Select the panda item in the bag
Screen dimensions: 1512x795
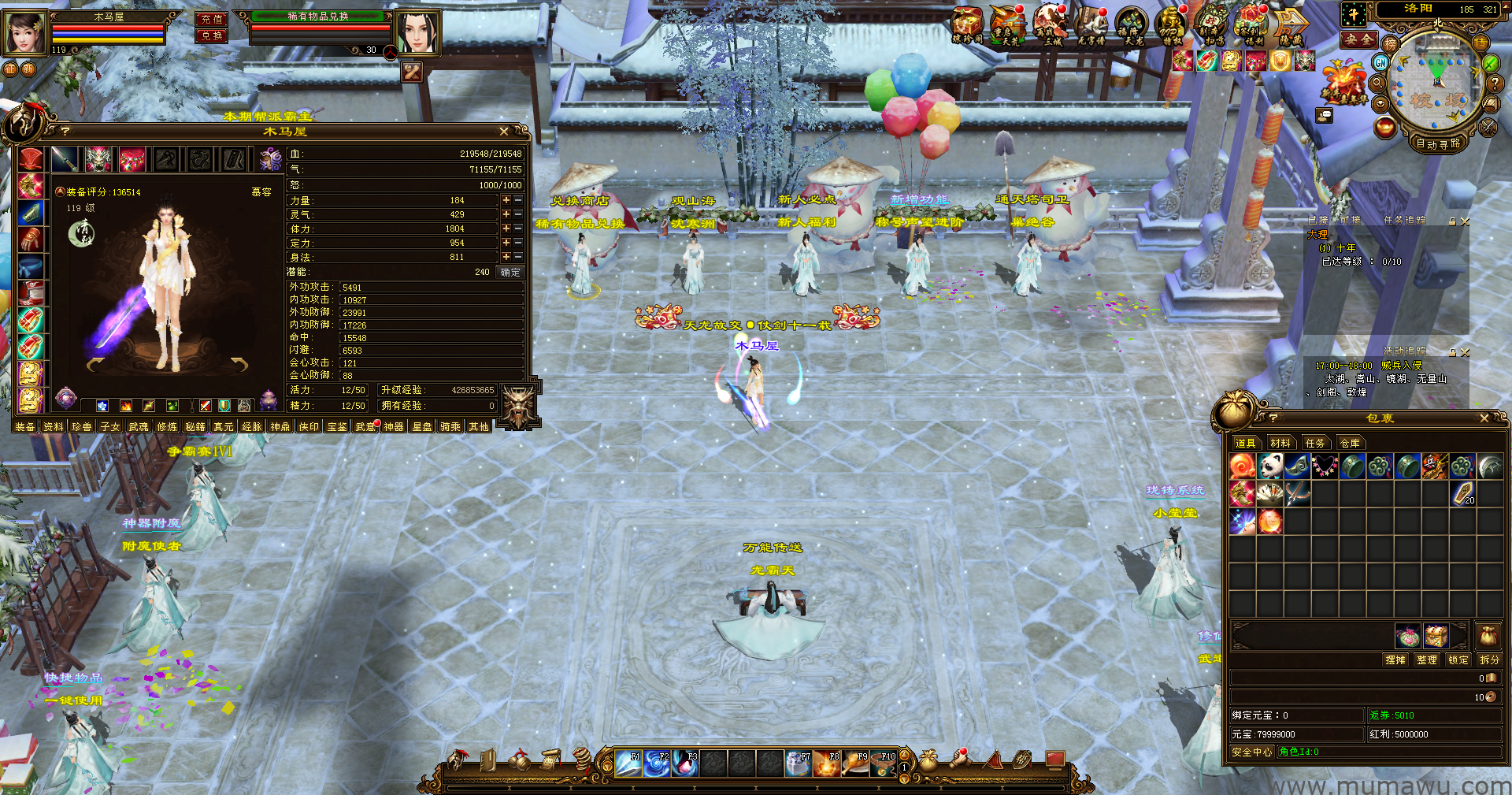(x=1269, y=466)
